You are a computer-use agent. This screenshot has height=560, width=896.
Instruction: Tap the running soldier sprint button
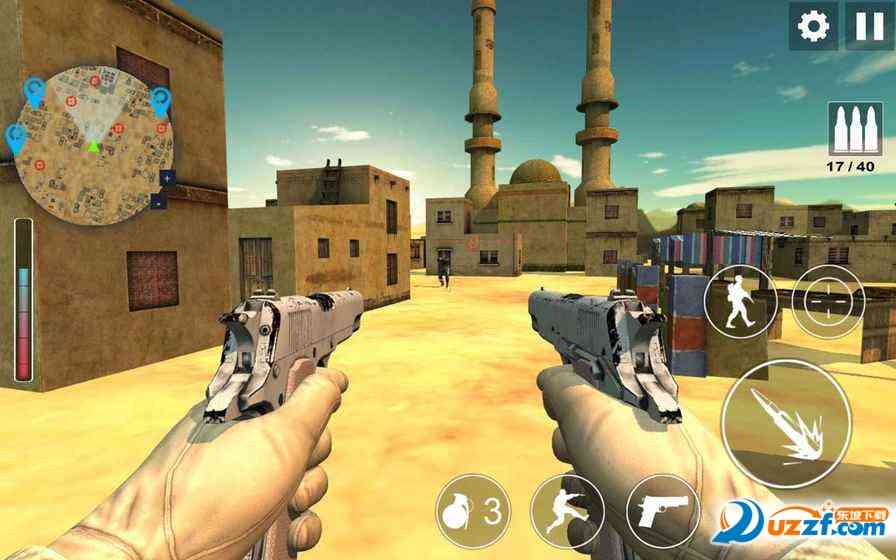(567, 510)
